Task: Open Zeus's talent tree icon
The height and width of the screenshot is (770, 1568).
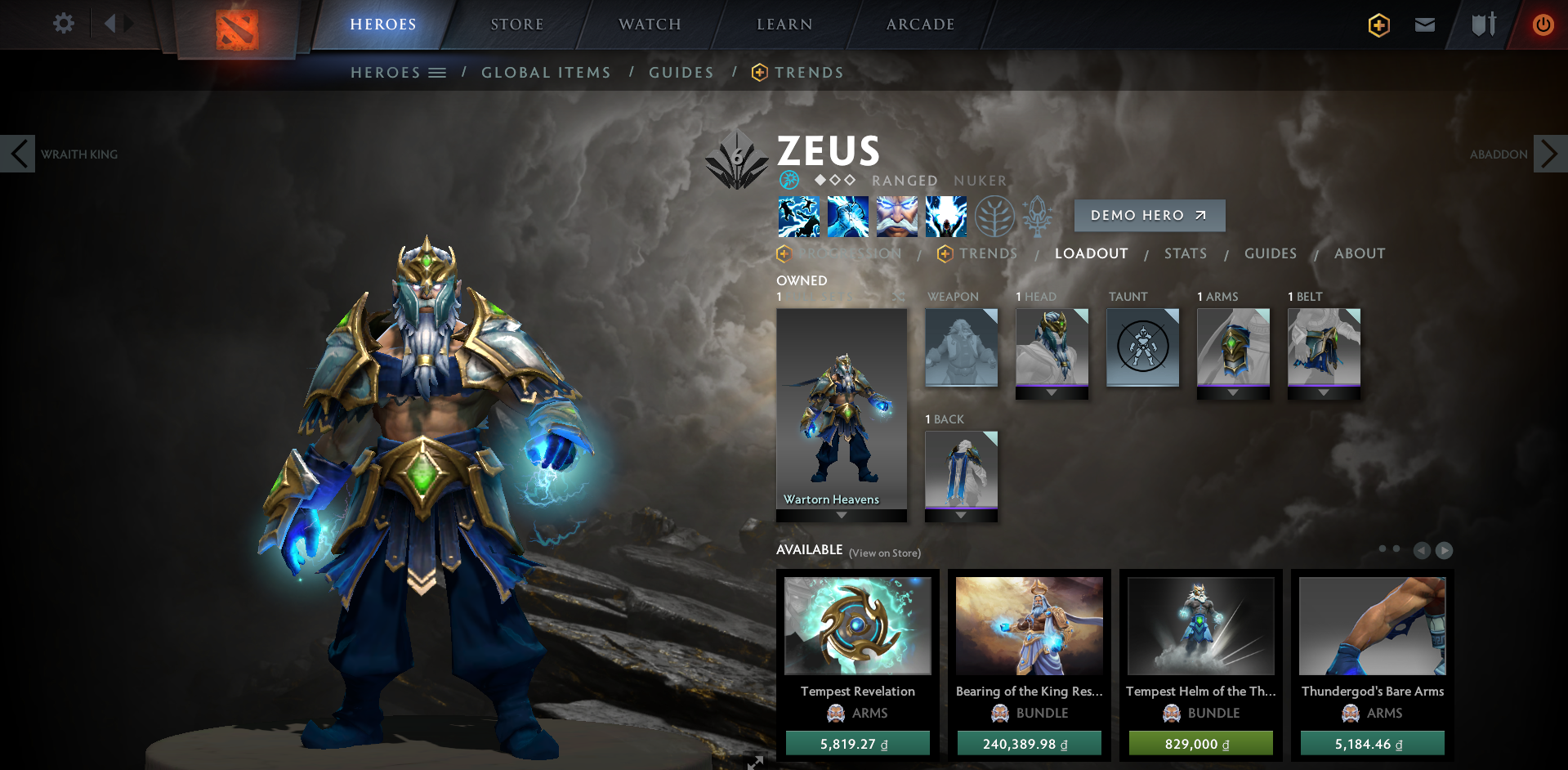Action: (x=994, y=216)
